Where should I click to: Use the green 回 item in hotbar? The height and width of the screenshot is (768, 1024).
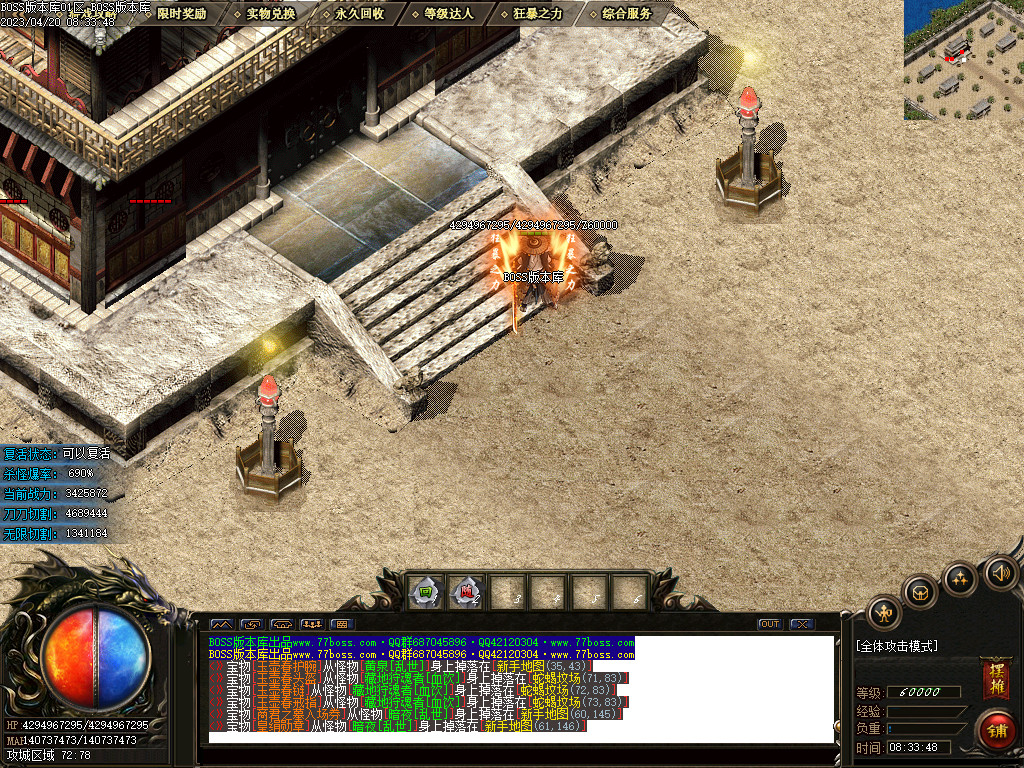426,592
